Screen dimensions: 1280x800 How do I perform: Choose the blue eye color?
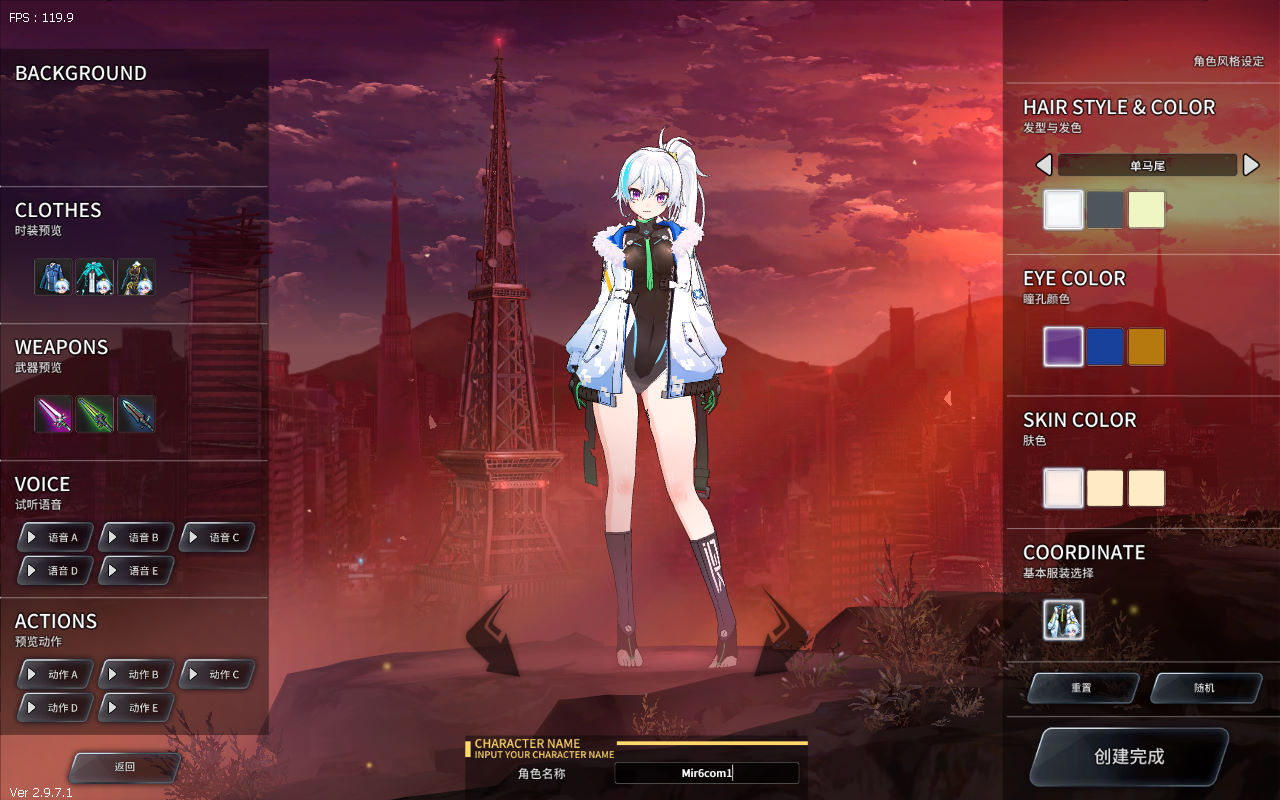click(x=1105, y=347)
